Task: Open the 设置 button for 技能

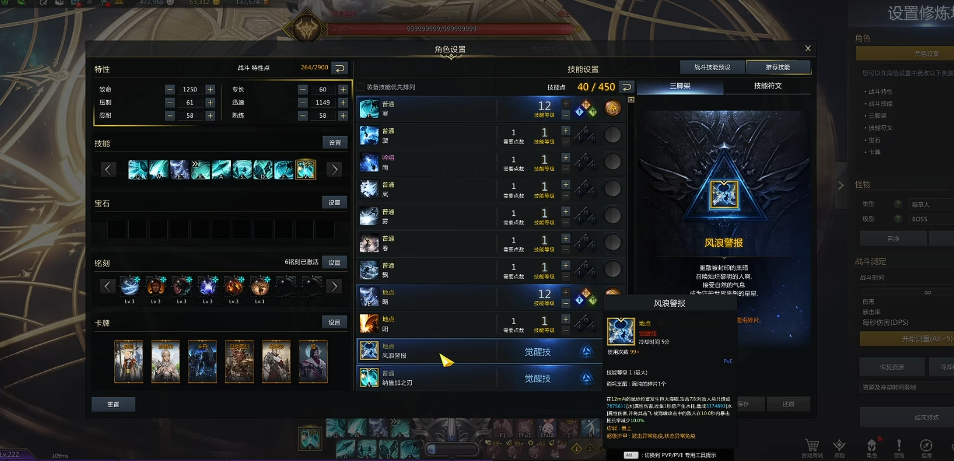Action: pyautogui.click(x=334, y=143)
